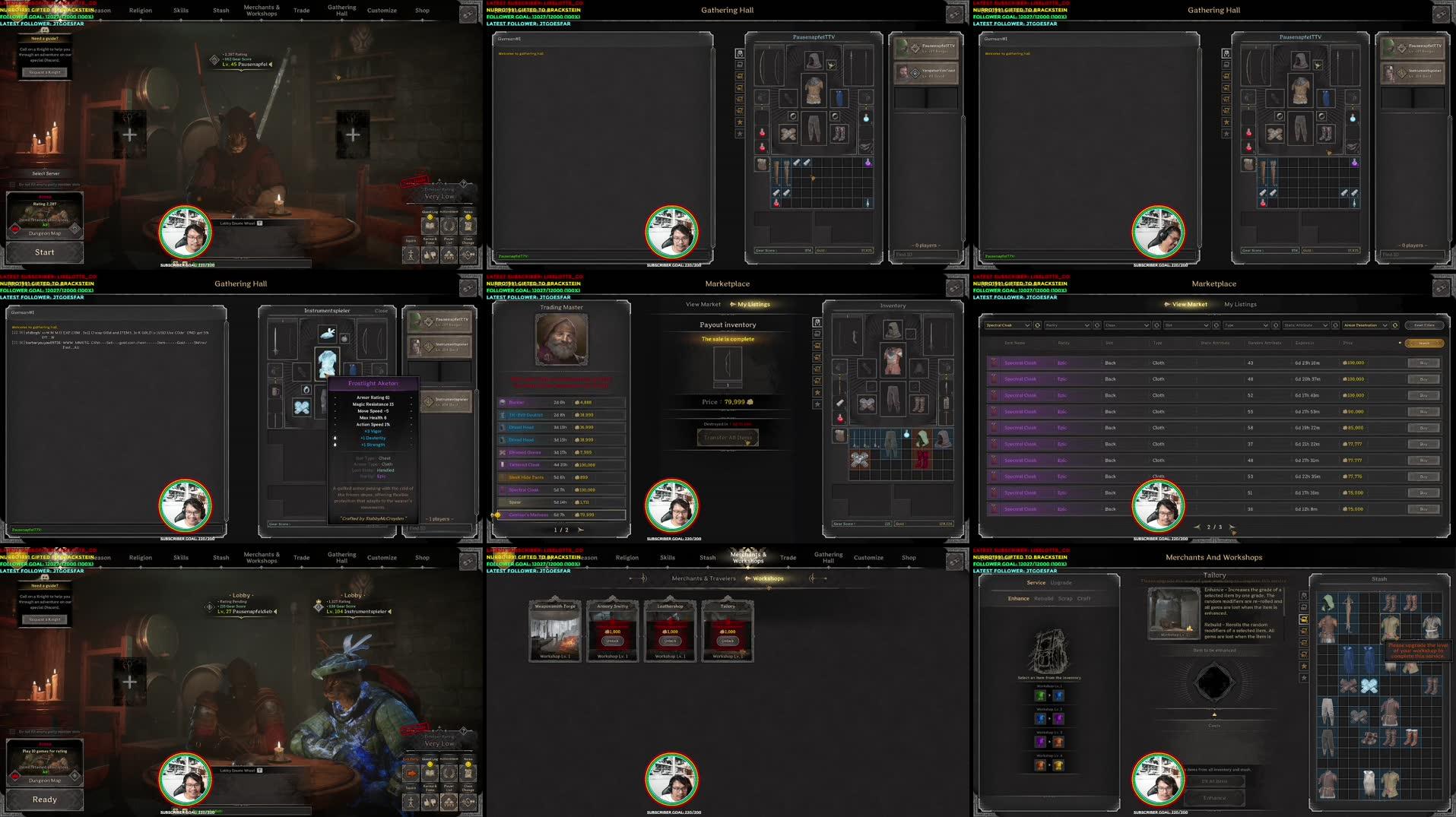Select the purple gem swatch under Workshop Lv. 2
Screen dimensions: 1456x817
[1058, 719]
